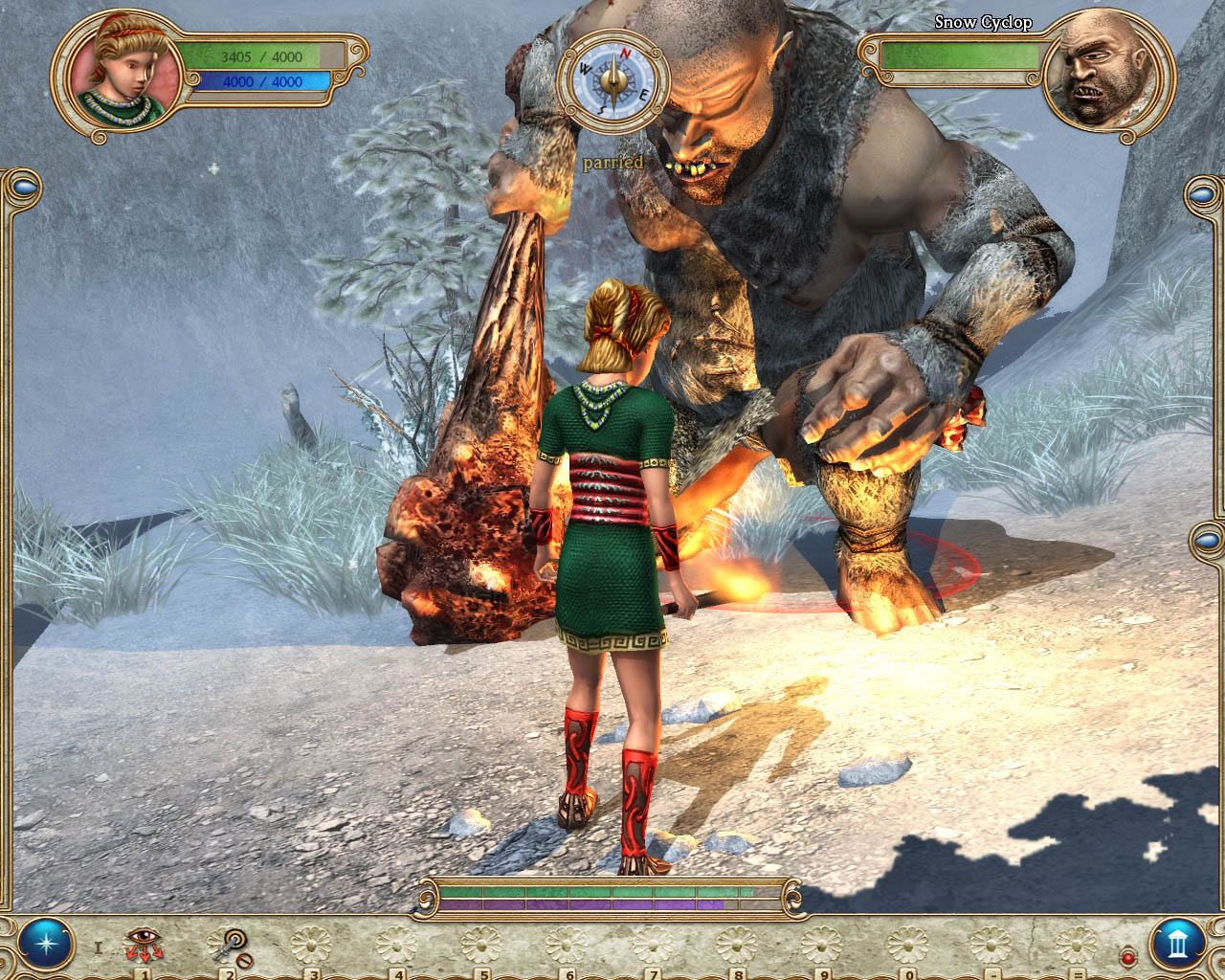Click the blue star orb button
The height and width of the screenshot is (980, 1225).
tap(45, 944)
